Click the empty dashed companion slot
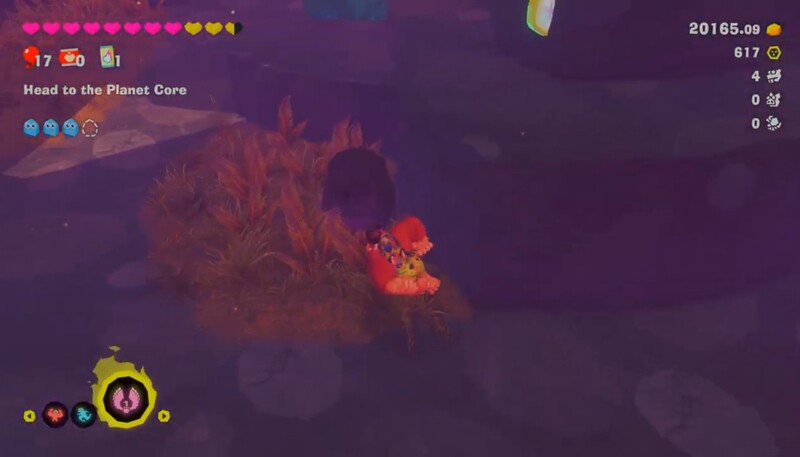Screen dimensions: 800x457 (x=90, y=127)
